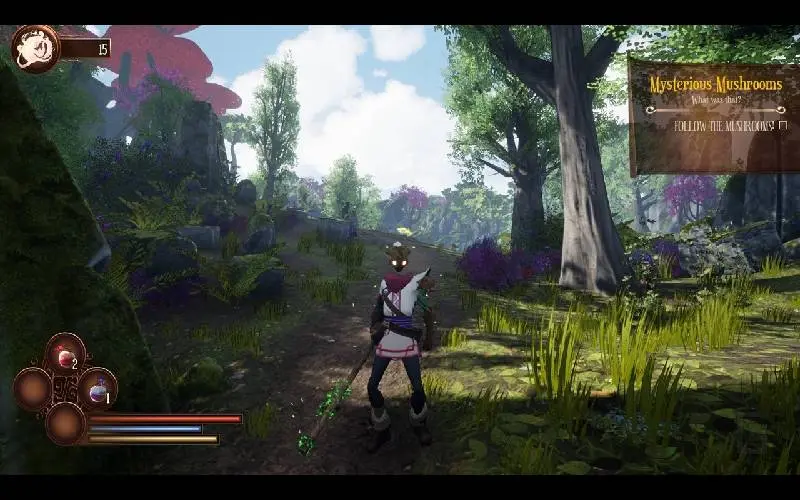Click the round creature emblem icon

36,49
